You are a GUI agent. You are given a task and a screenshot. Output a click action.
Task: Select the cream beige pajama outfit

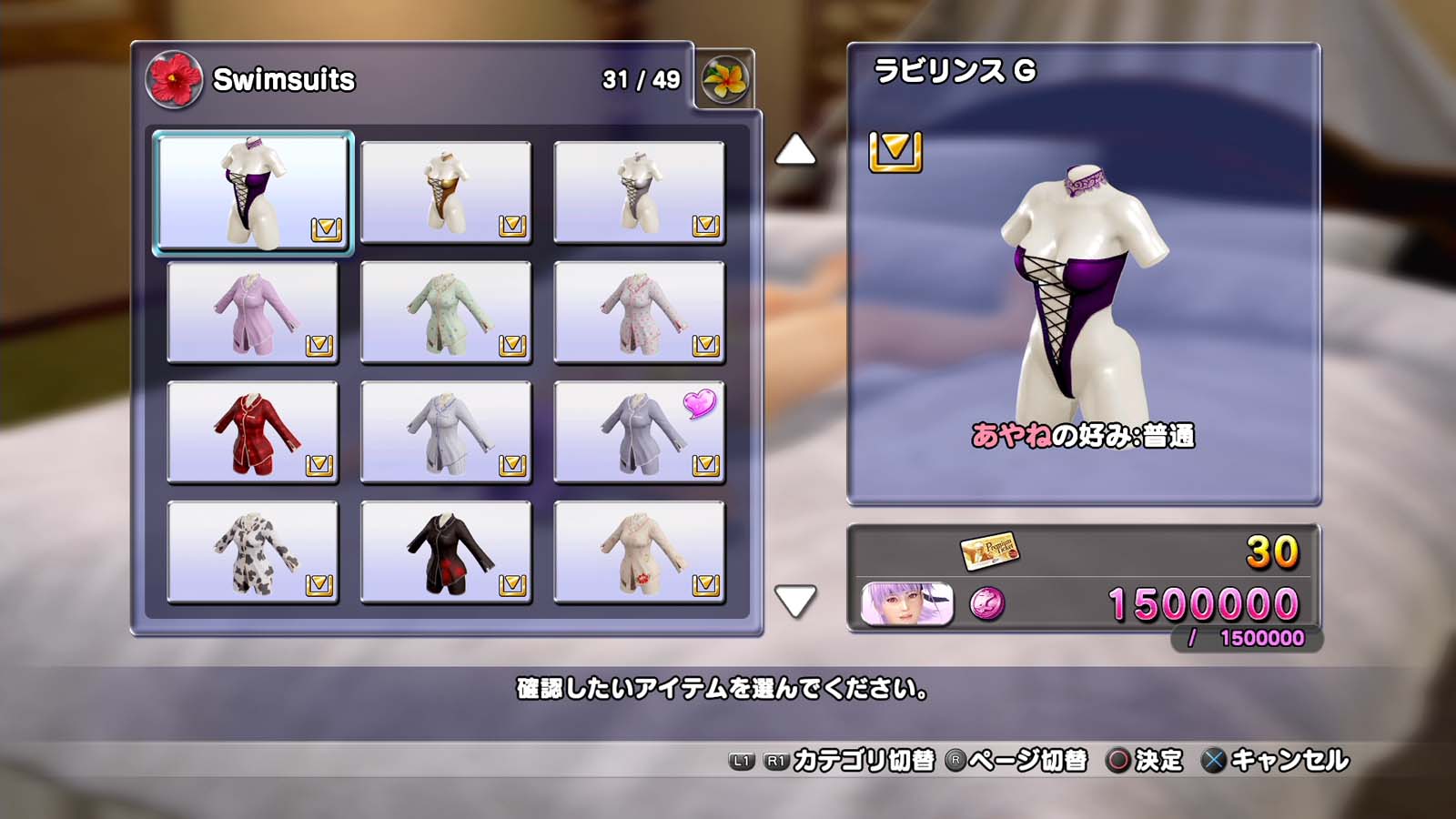pos(639,552)
